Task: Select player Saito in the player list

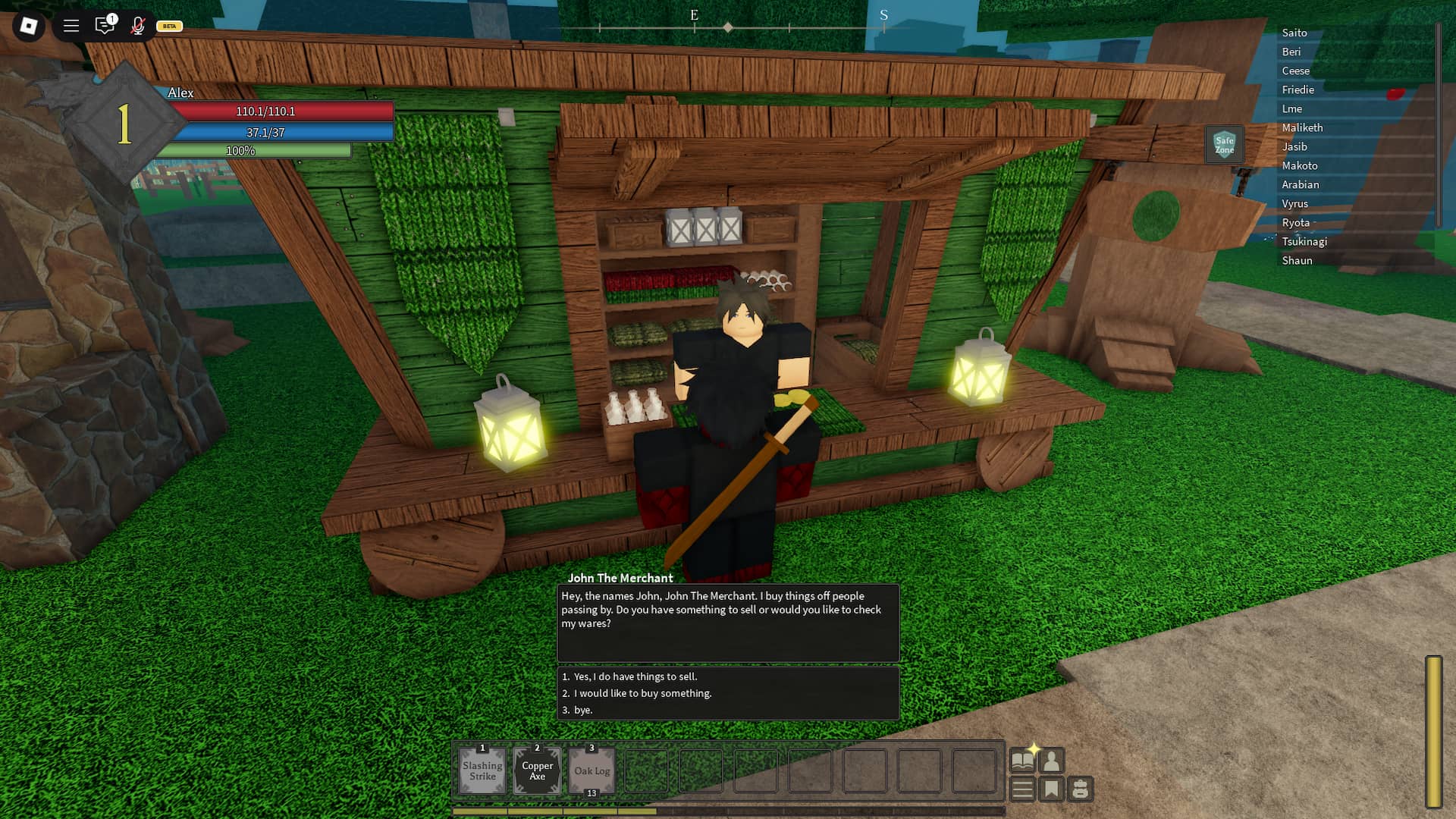Action: point(1294,33)
